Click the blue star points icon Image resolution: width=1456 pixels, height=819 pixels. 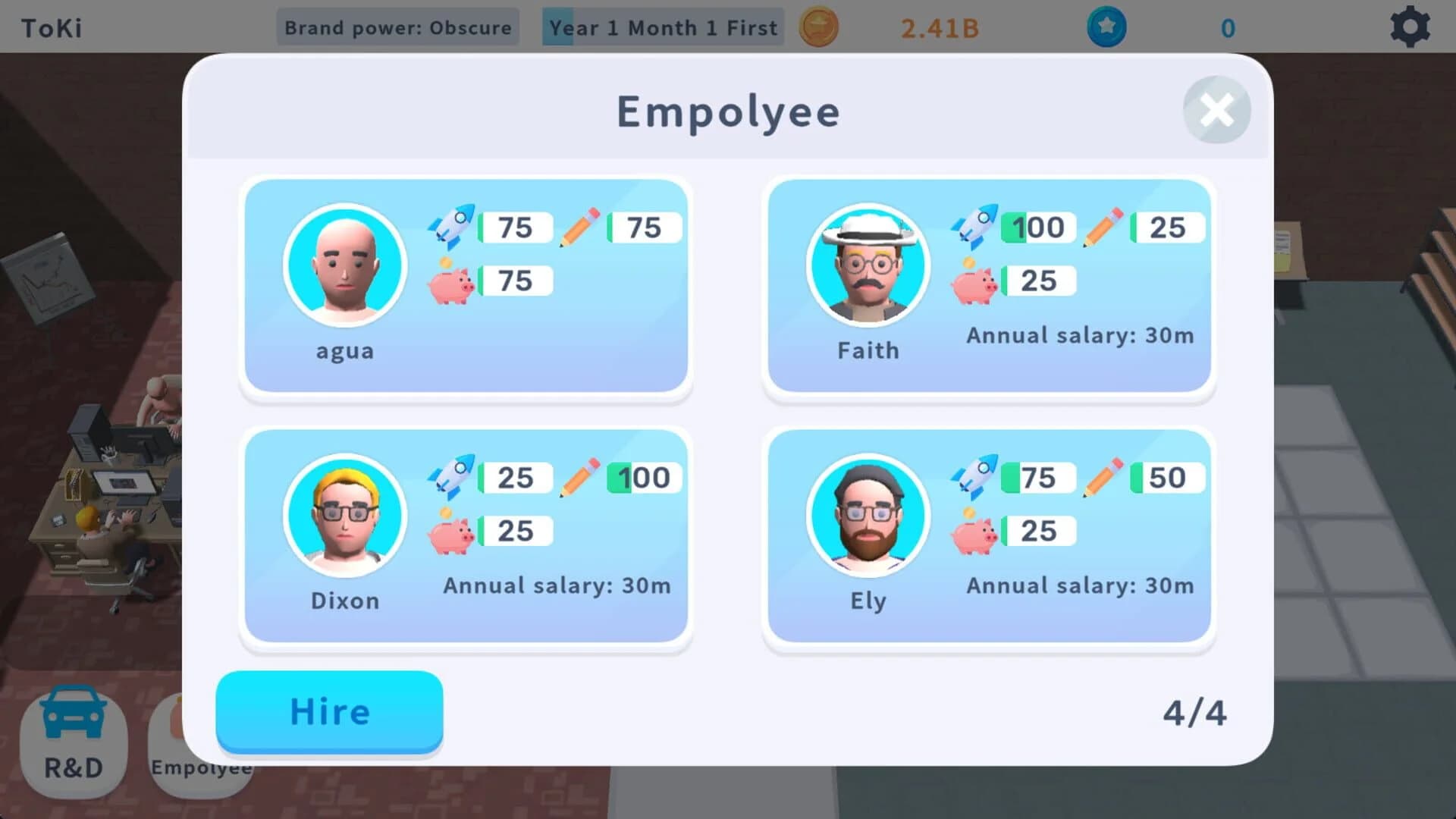tap(1106, 27)
